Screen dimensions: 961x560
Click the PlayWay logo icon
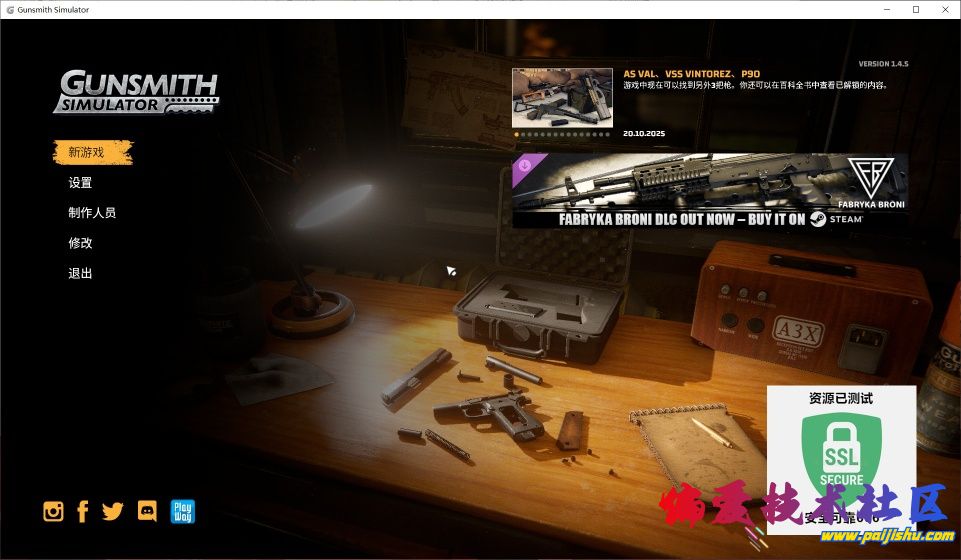click(x=182, y=512)
